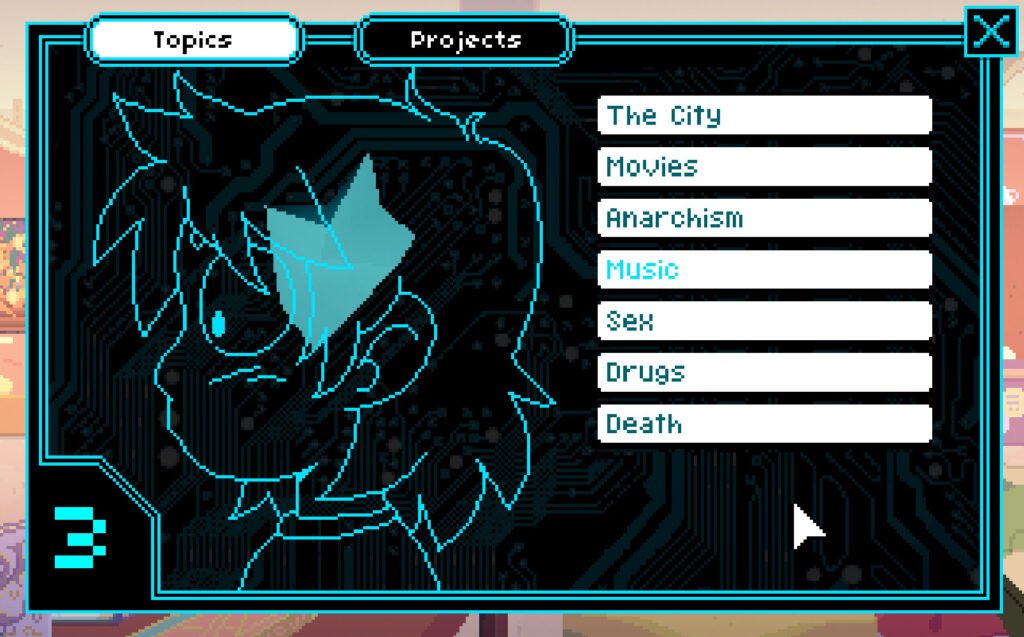This screenshot has height=637, width=1024.
Task: Choose The City topic
Action: point(764,115)
